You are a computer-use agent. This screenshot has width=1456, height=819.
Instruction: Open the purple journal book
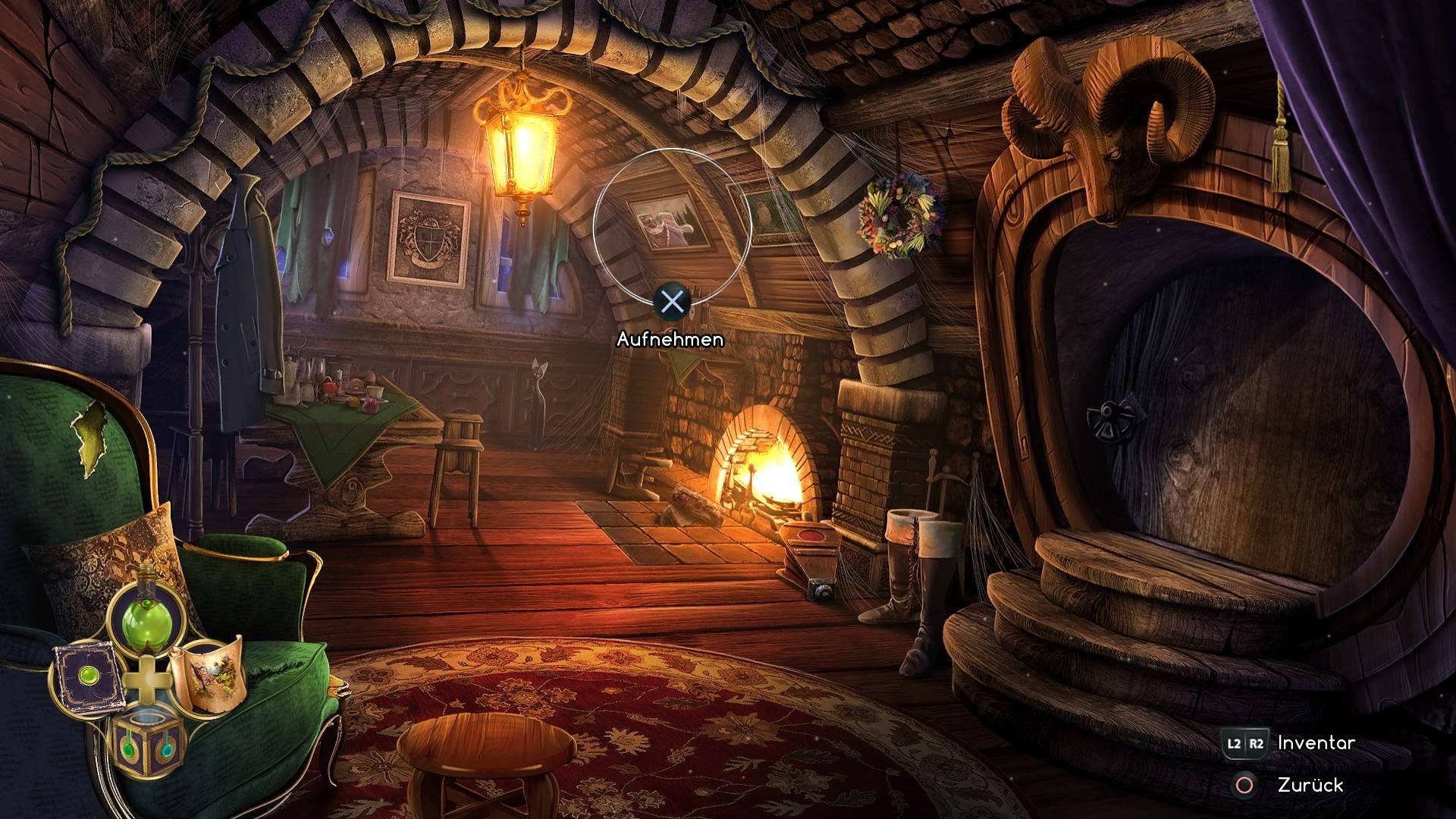click(84, 676)
